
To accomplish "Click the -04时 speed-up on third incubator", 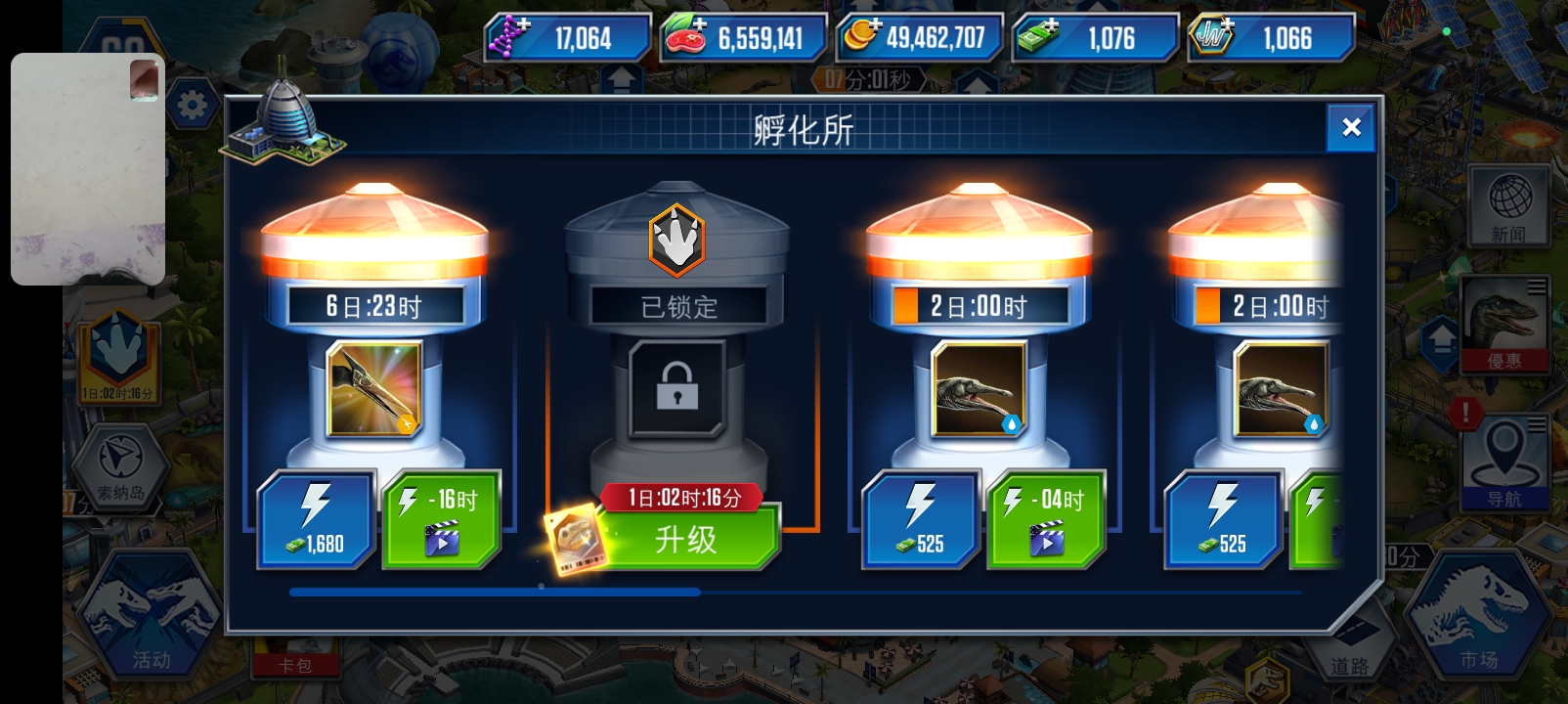I will (x=1045, y=518).
